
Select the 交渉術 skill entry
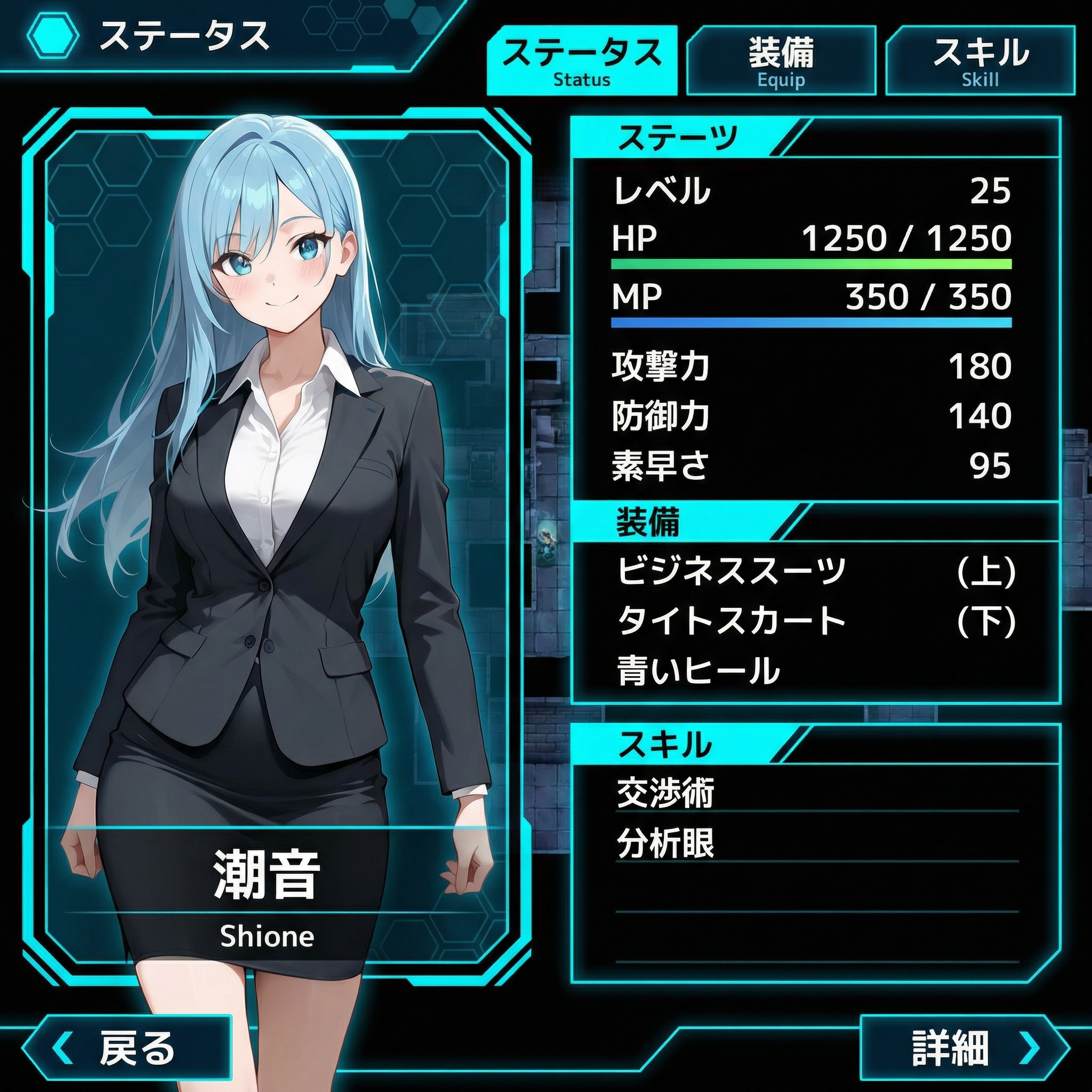pos(815,792)
